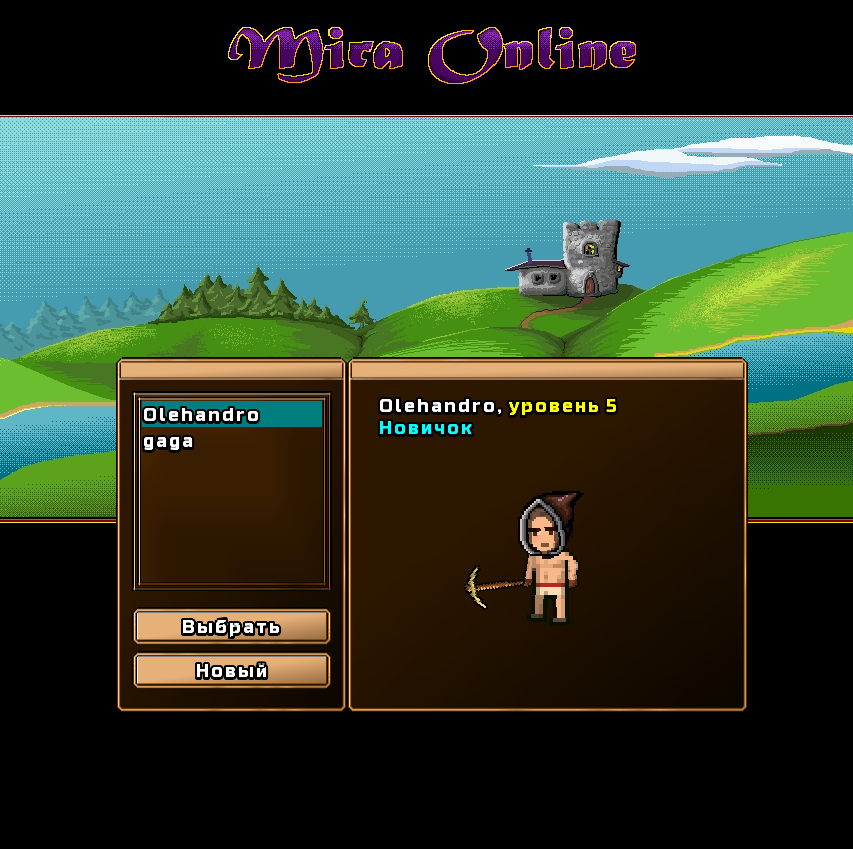The width and height of the screenshot is (853, 849).
Task: Click the Выбрать button
Action: coord(231,627)
